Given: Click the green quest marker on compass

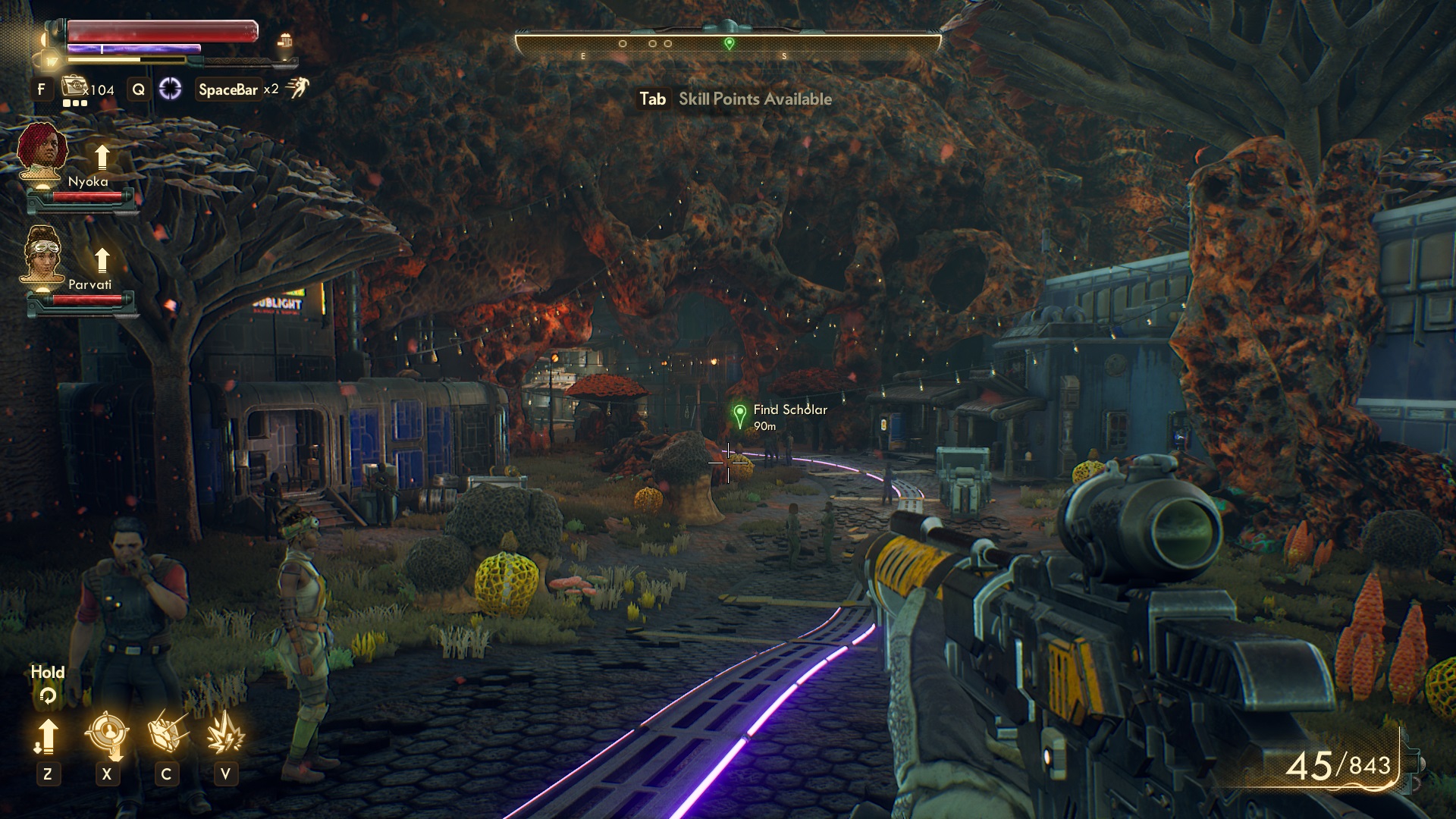Looking at the screenshot, I should 729,43.
